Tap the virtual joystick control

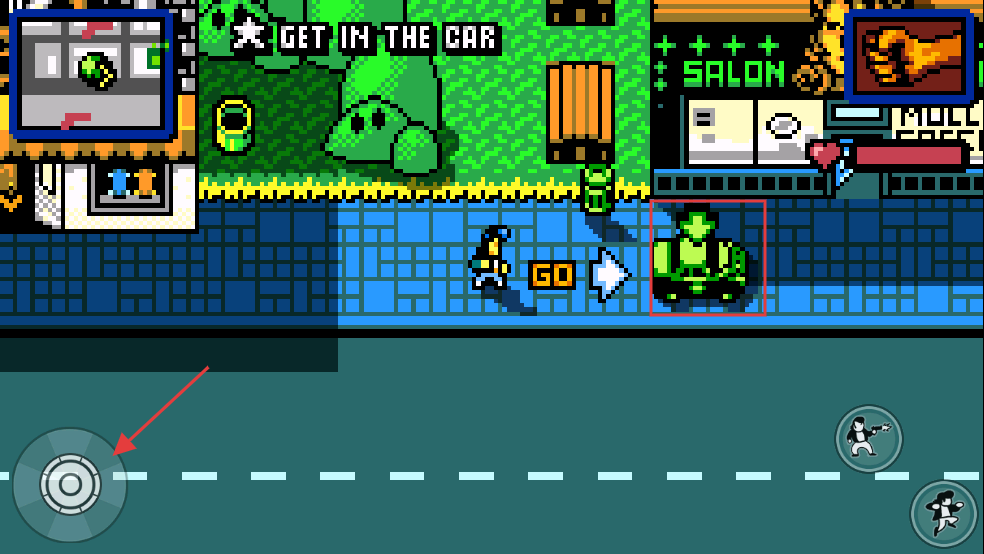(x=70, y=485)
